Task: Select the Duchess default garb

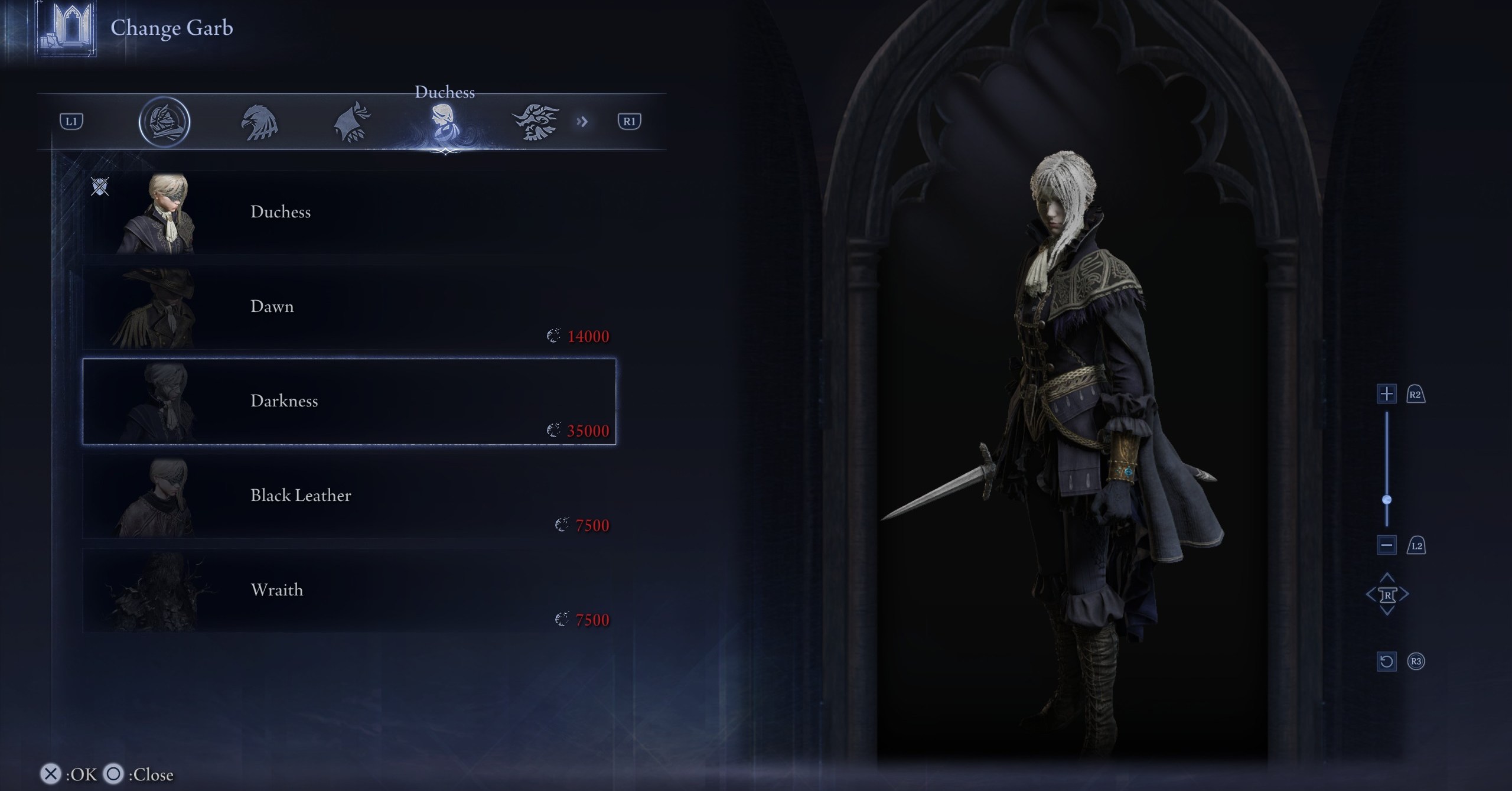Action: pos(348,213)
